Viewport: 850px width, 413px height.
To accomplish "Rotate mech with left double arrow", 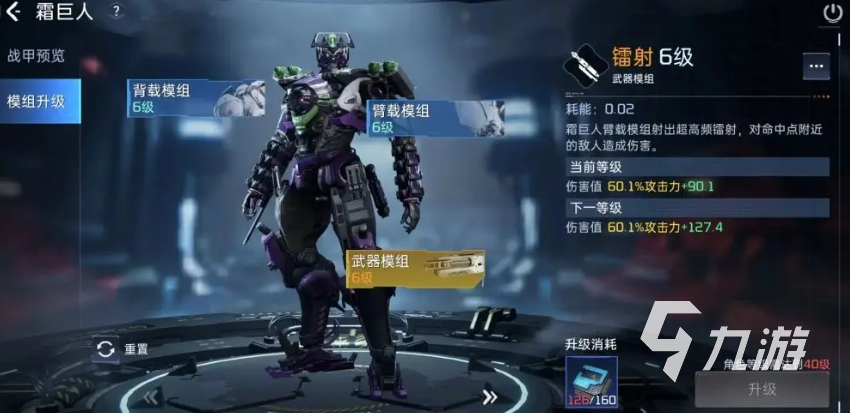I will 150,395.
